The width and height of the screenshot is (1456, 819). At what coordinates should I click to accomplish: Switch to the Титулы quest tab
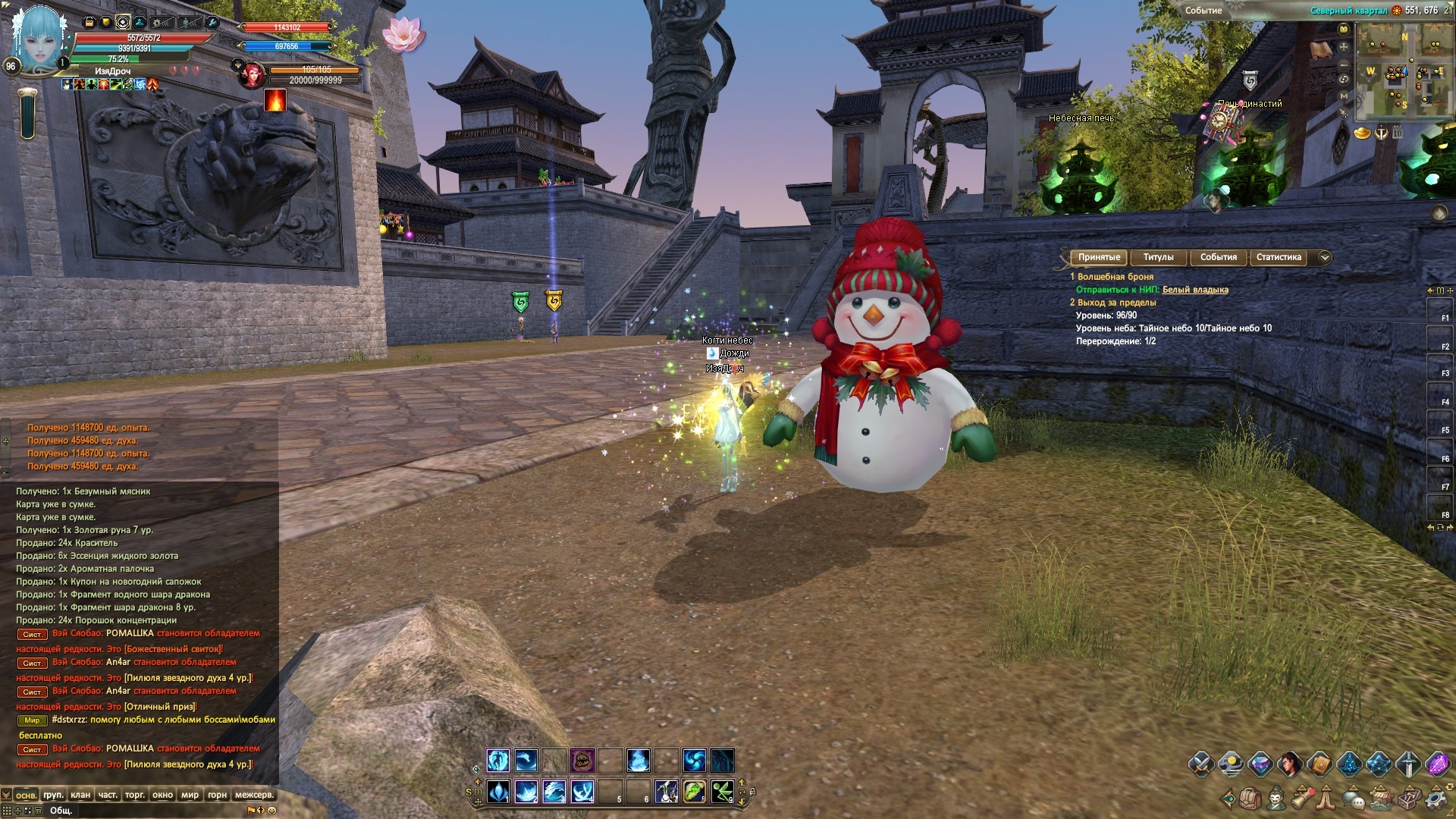(x=1158, y=257)
